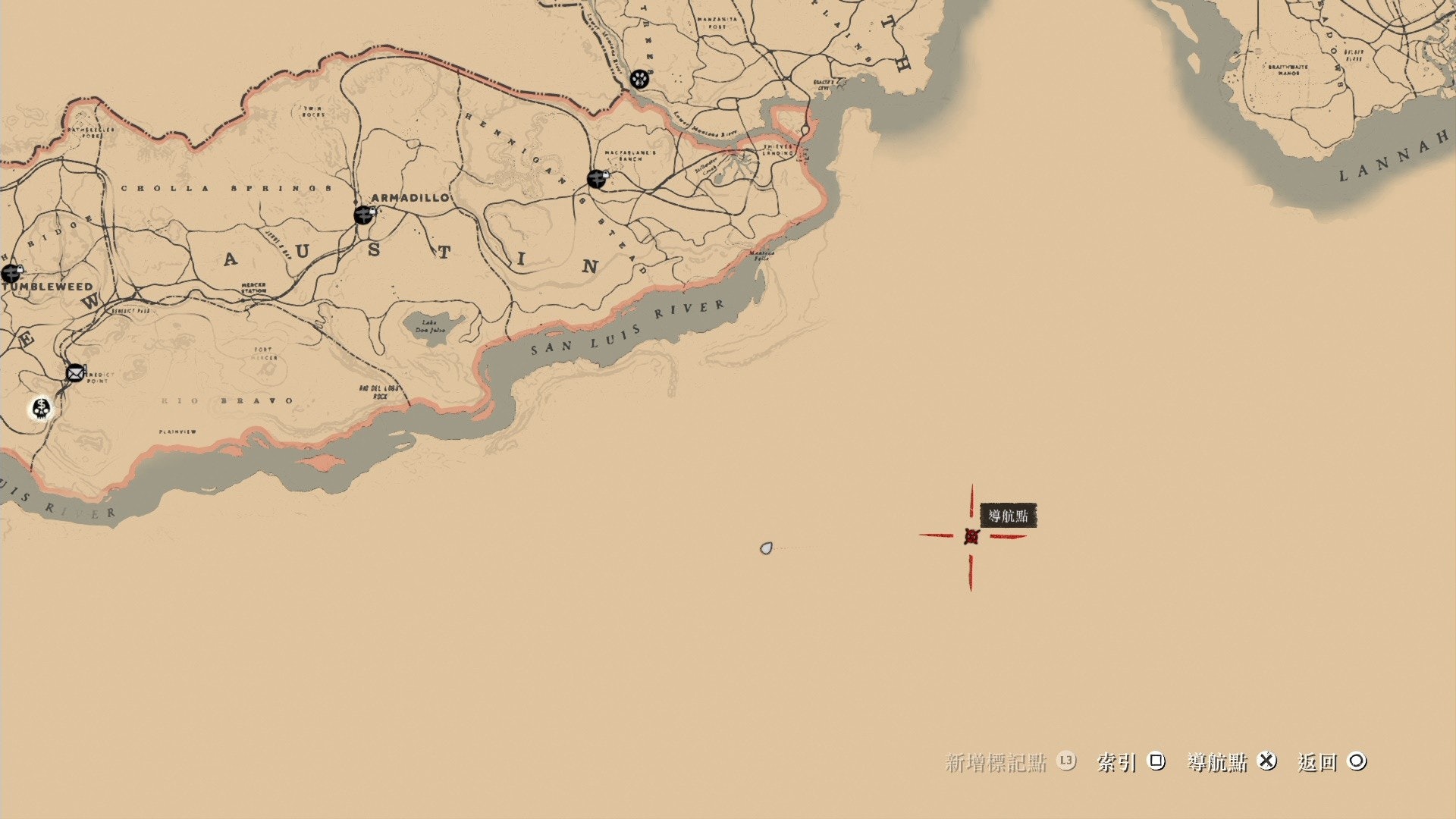Select the post office envelope icon at Benedict Point
The width and height of the screenshot is (1456, 819).
[x=74, y=373]
